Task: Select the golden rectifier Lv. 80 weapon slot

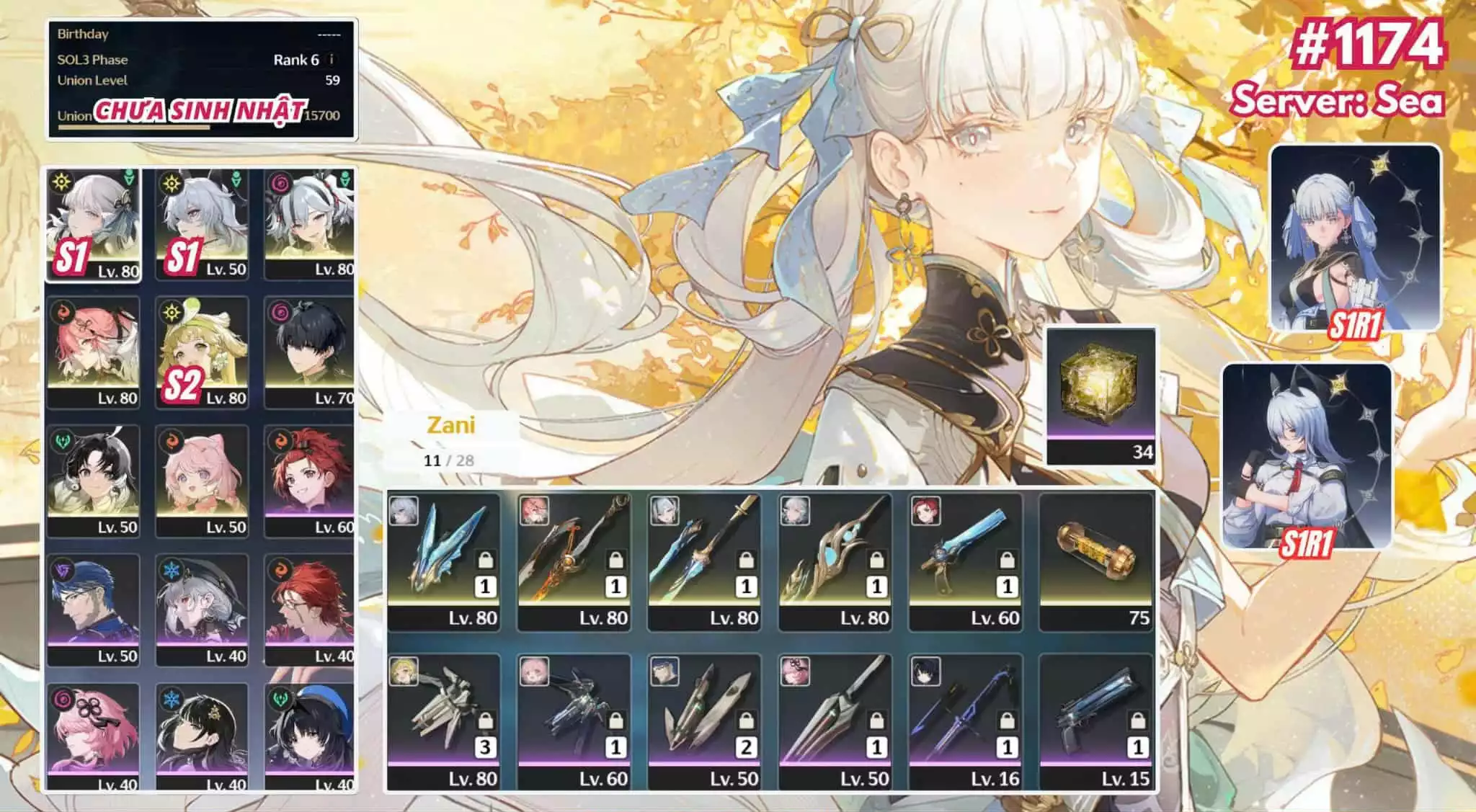Action: pyautogui.click(x=835, y=561)
